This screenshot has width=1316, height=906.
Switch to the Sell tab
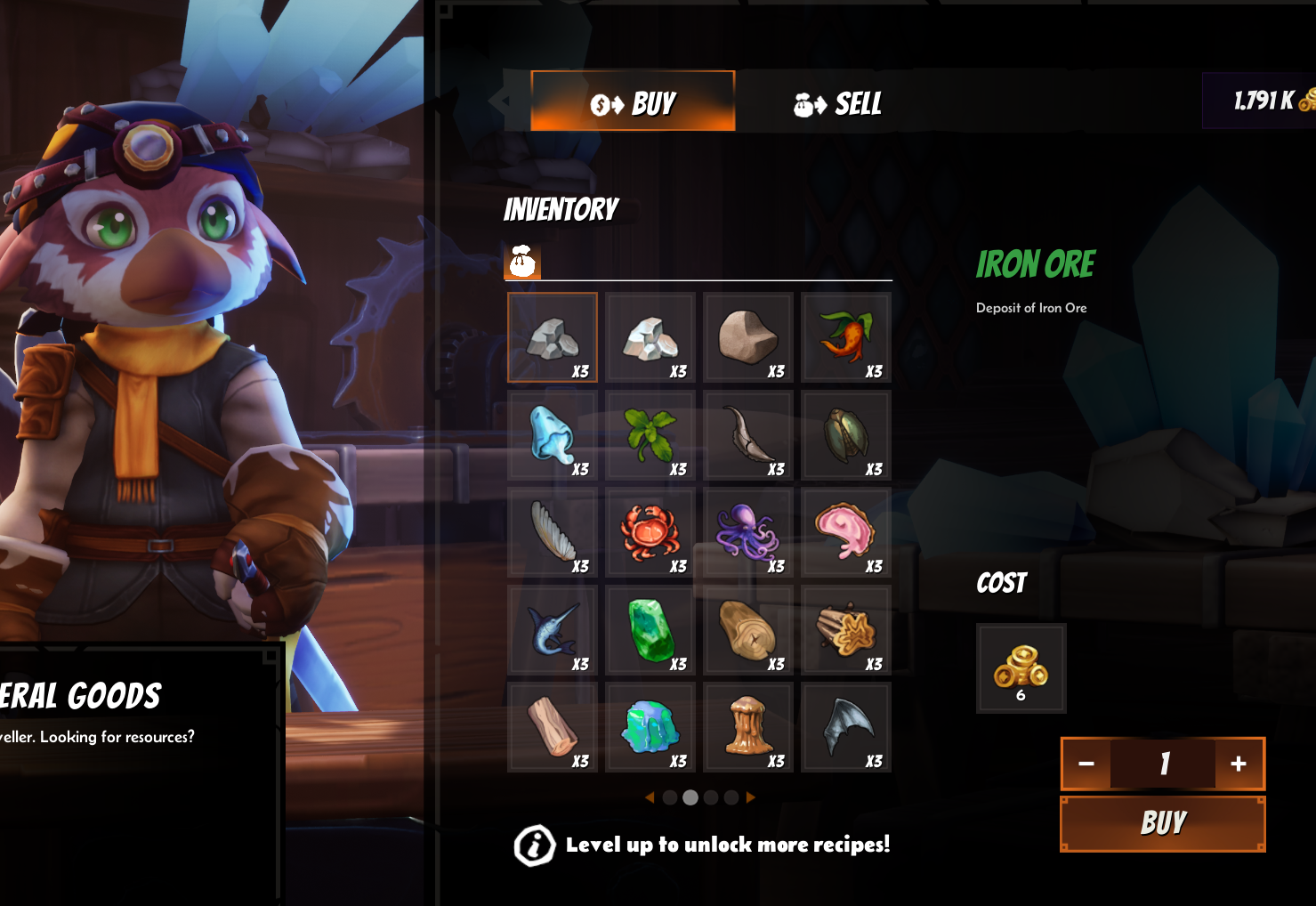[836, 103]
